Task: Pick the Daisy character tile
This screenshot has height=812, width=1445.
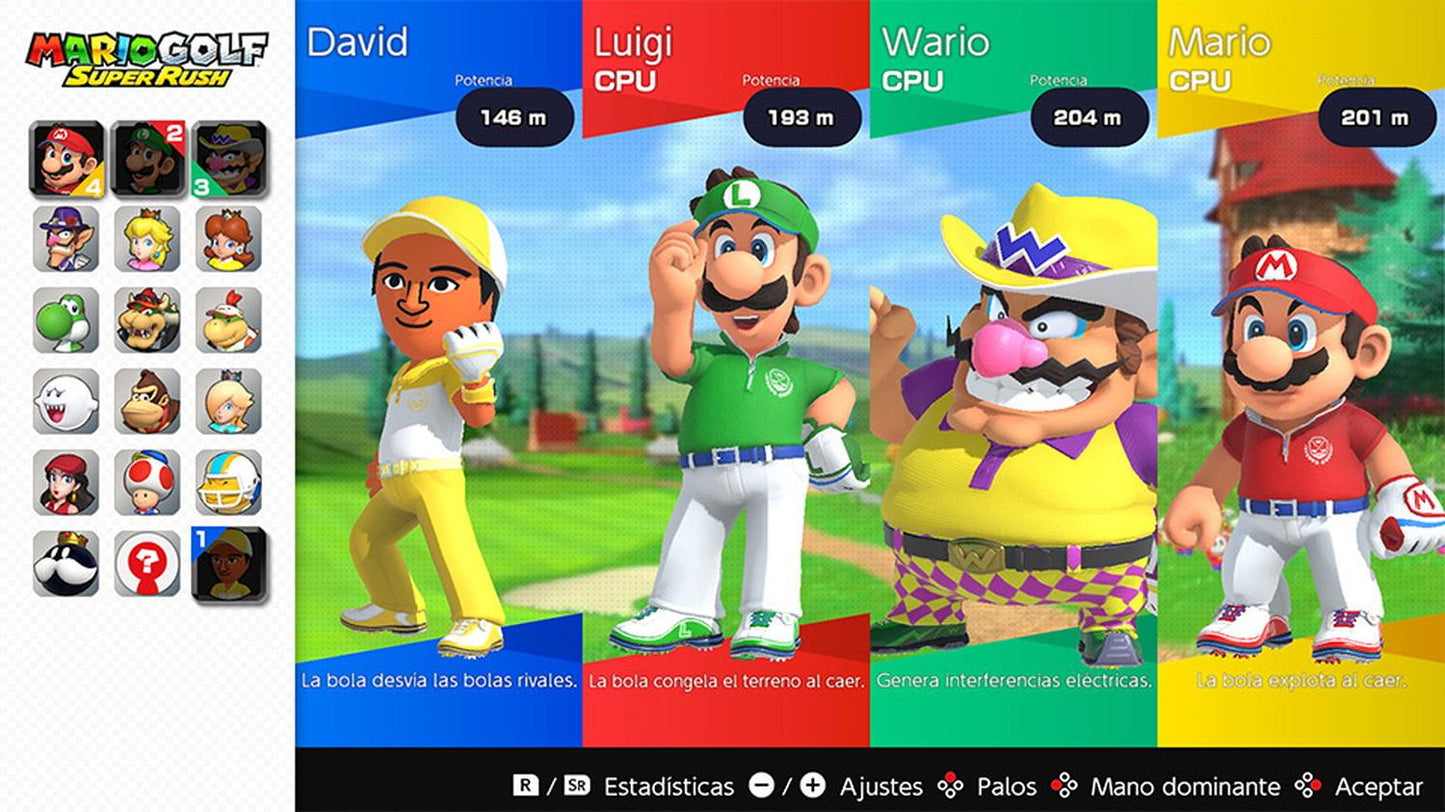Action: tap(229, 239)
